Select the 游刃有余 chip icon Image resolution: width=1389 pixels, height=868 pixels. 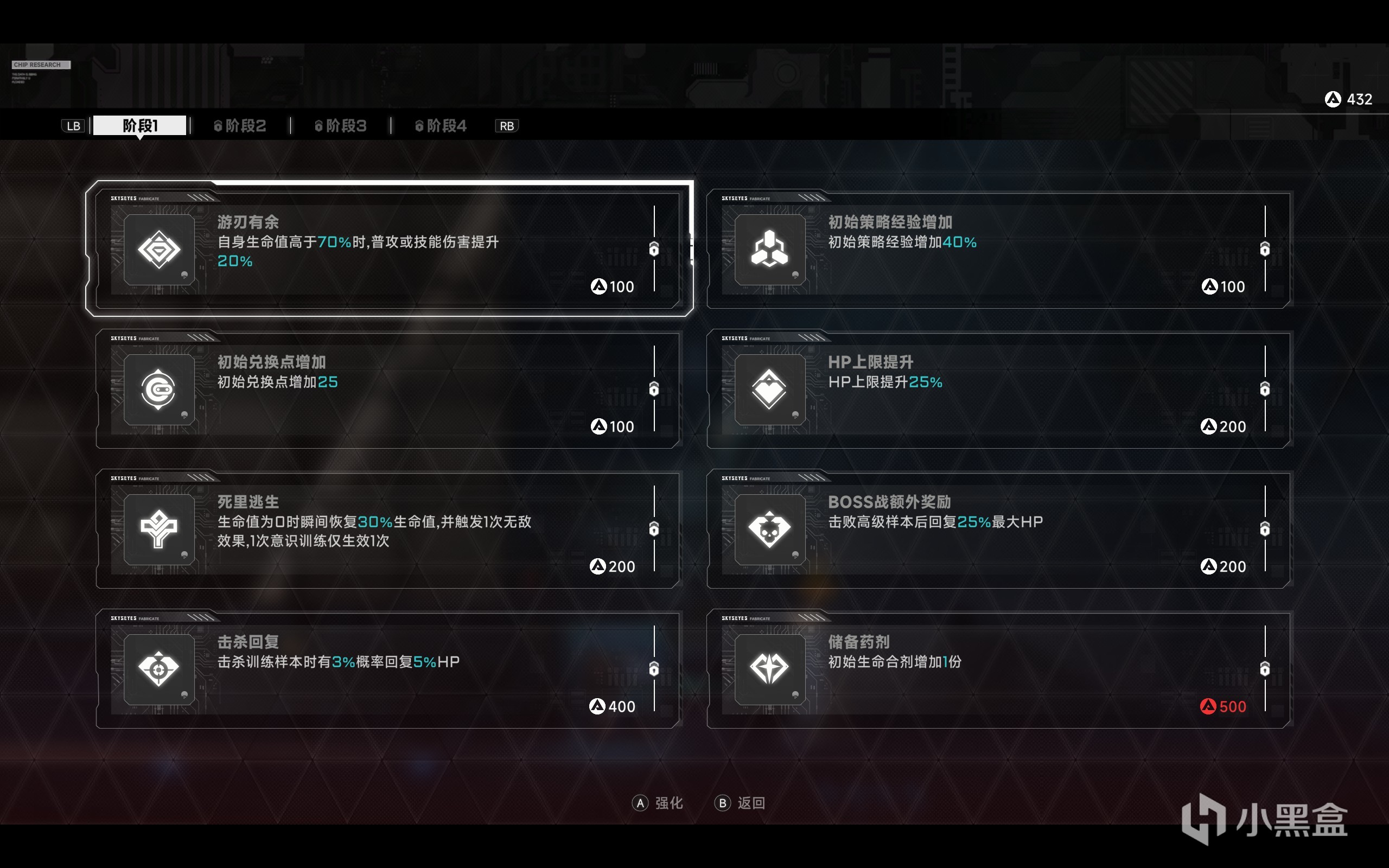click(x=159, y=250)
